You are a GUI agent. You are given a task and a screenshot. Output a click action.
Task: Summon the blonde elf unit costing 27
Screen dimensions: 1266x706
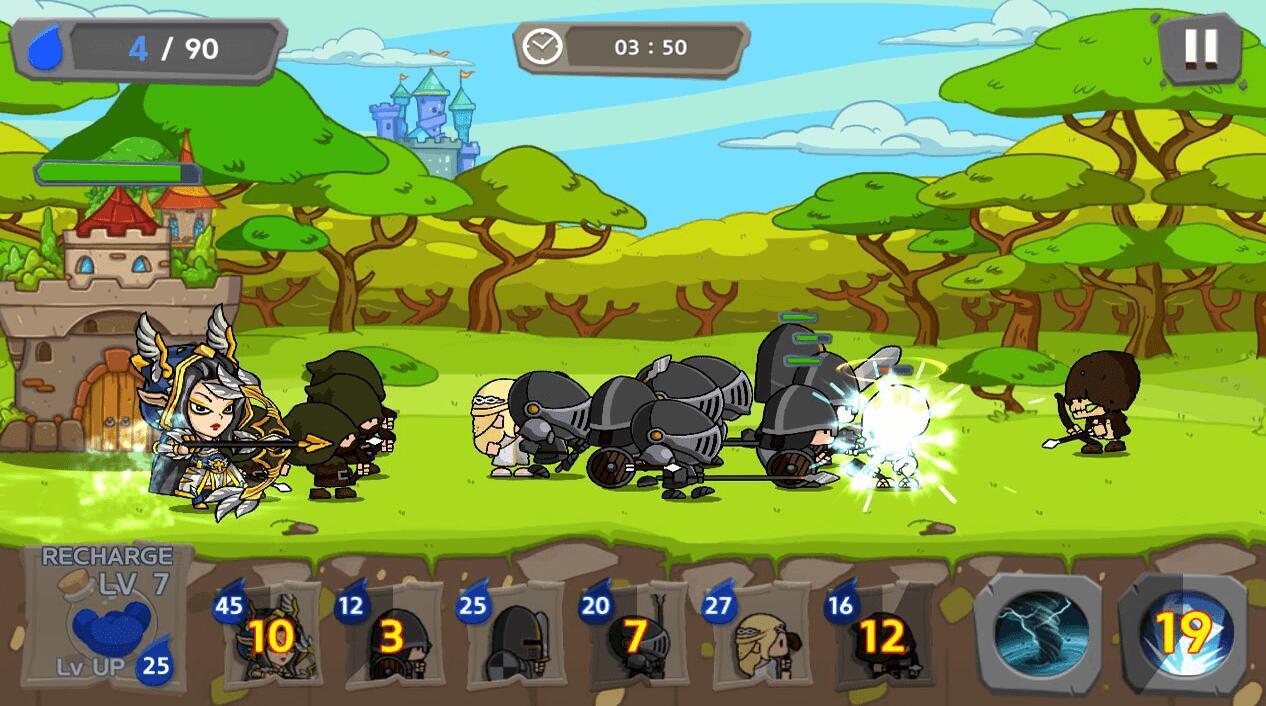[759, 636]
